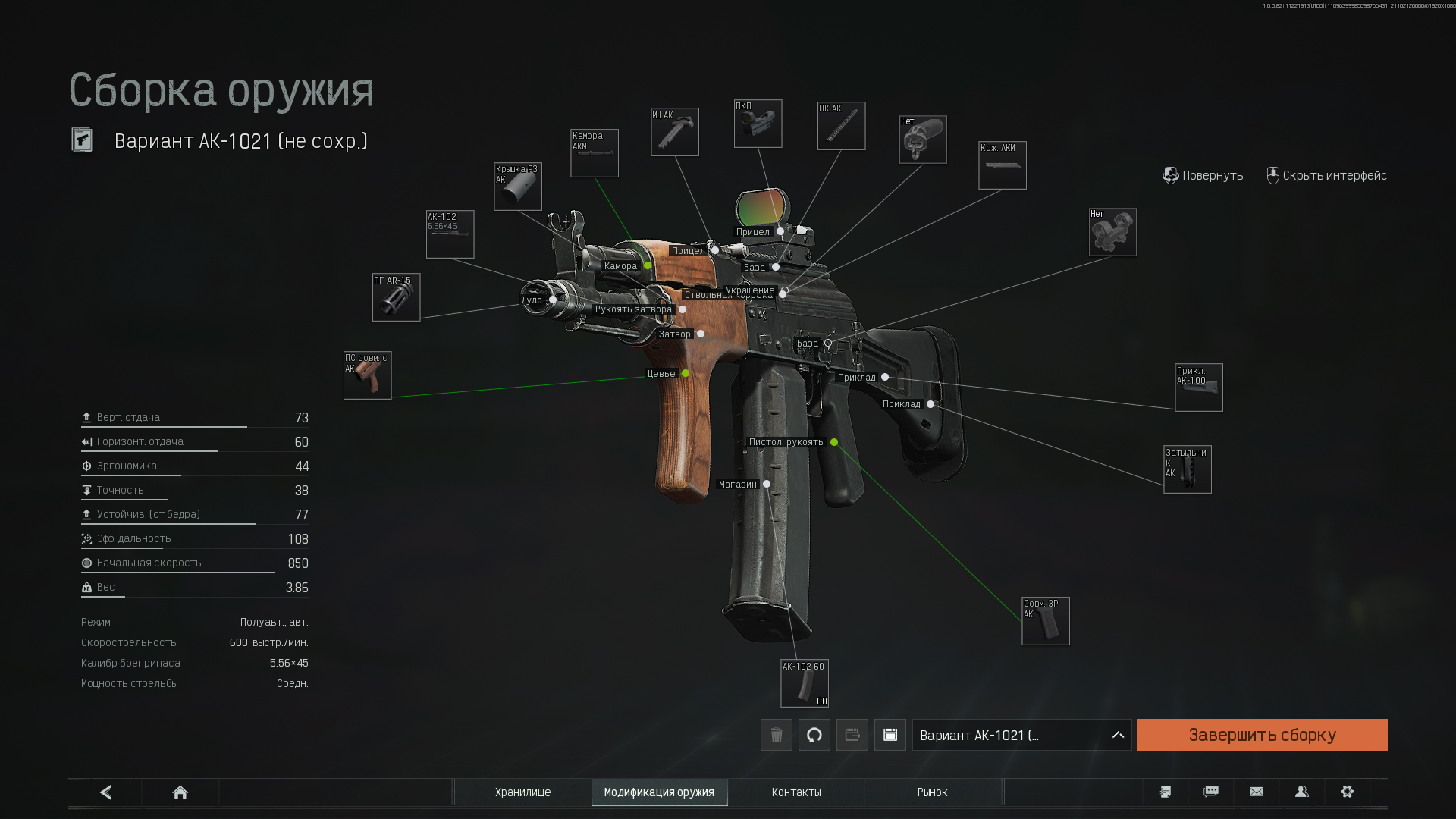The image size is (1456, 819).
Task: Open the Совм. ЗР АК pistol grip slot
Action: click(1045, 621)
